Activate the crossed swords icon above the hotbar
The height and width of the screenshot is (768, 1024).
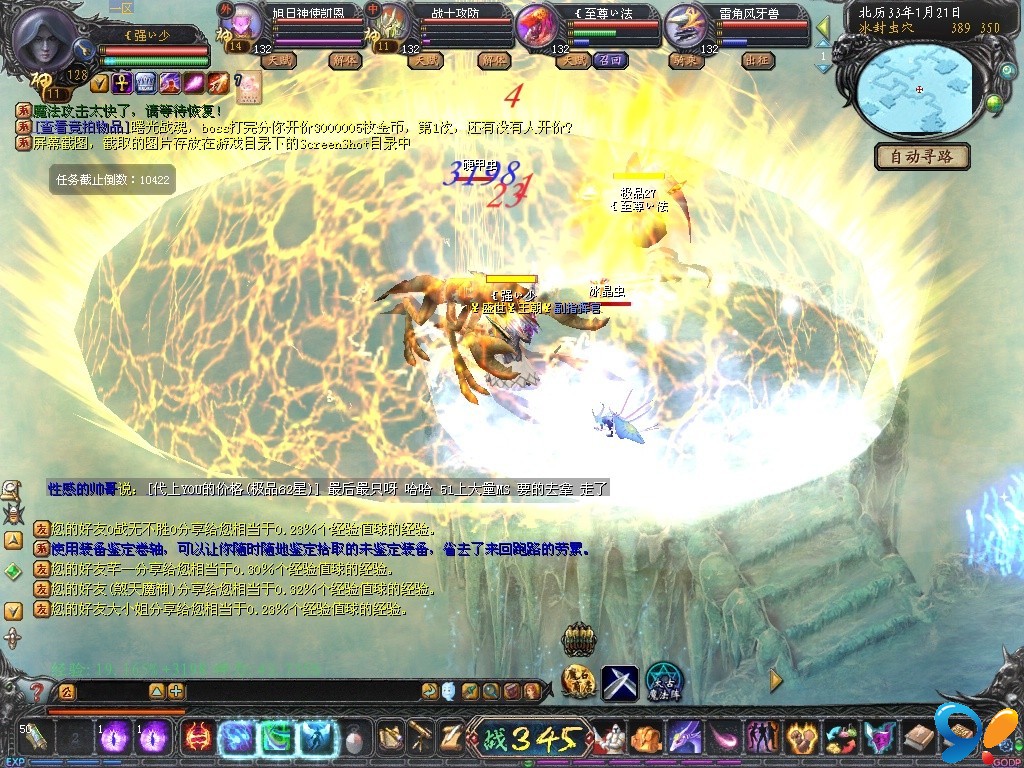pyautogui.click(x=620, y=682)
